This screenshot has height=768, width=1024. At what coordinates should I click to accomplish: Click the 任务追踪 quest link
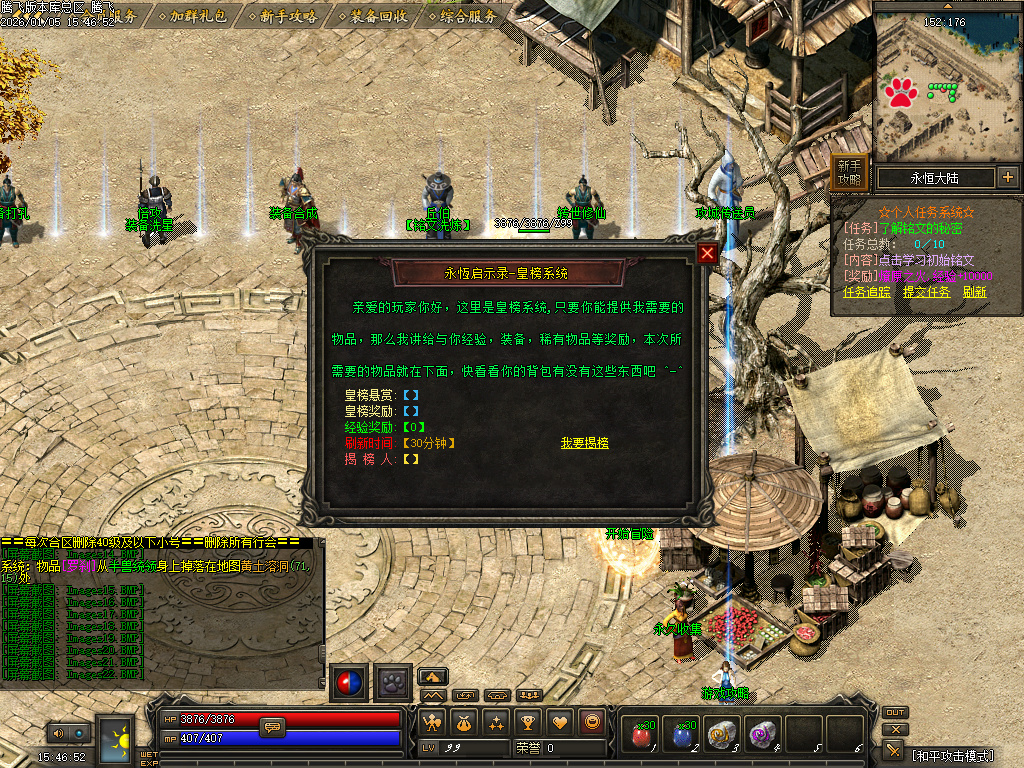click(x=866, y=292)
